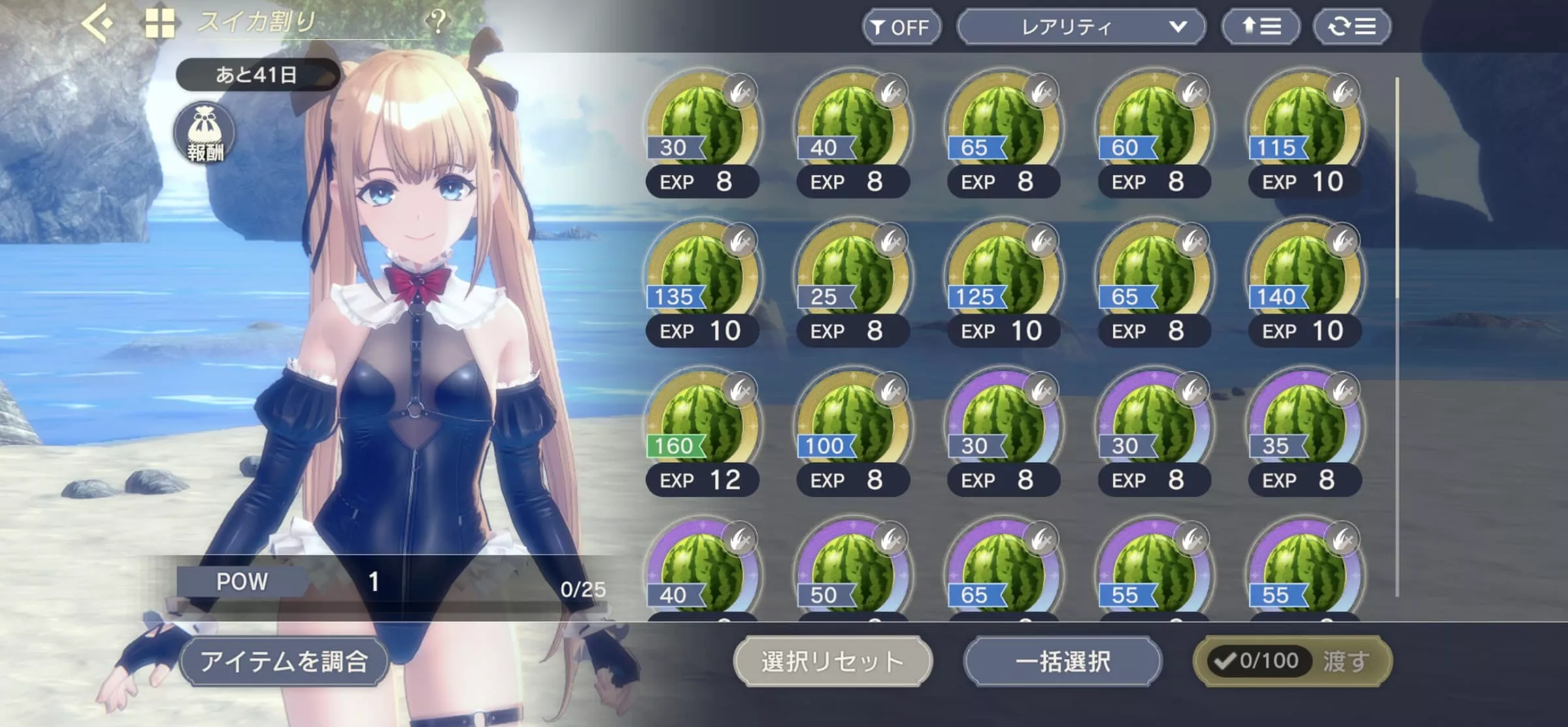
Task: Tap the help question mark icon
Action: (x=439, y=23)
